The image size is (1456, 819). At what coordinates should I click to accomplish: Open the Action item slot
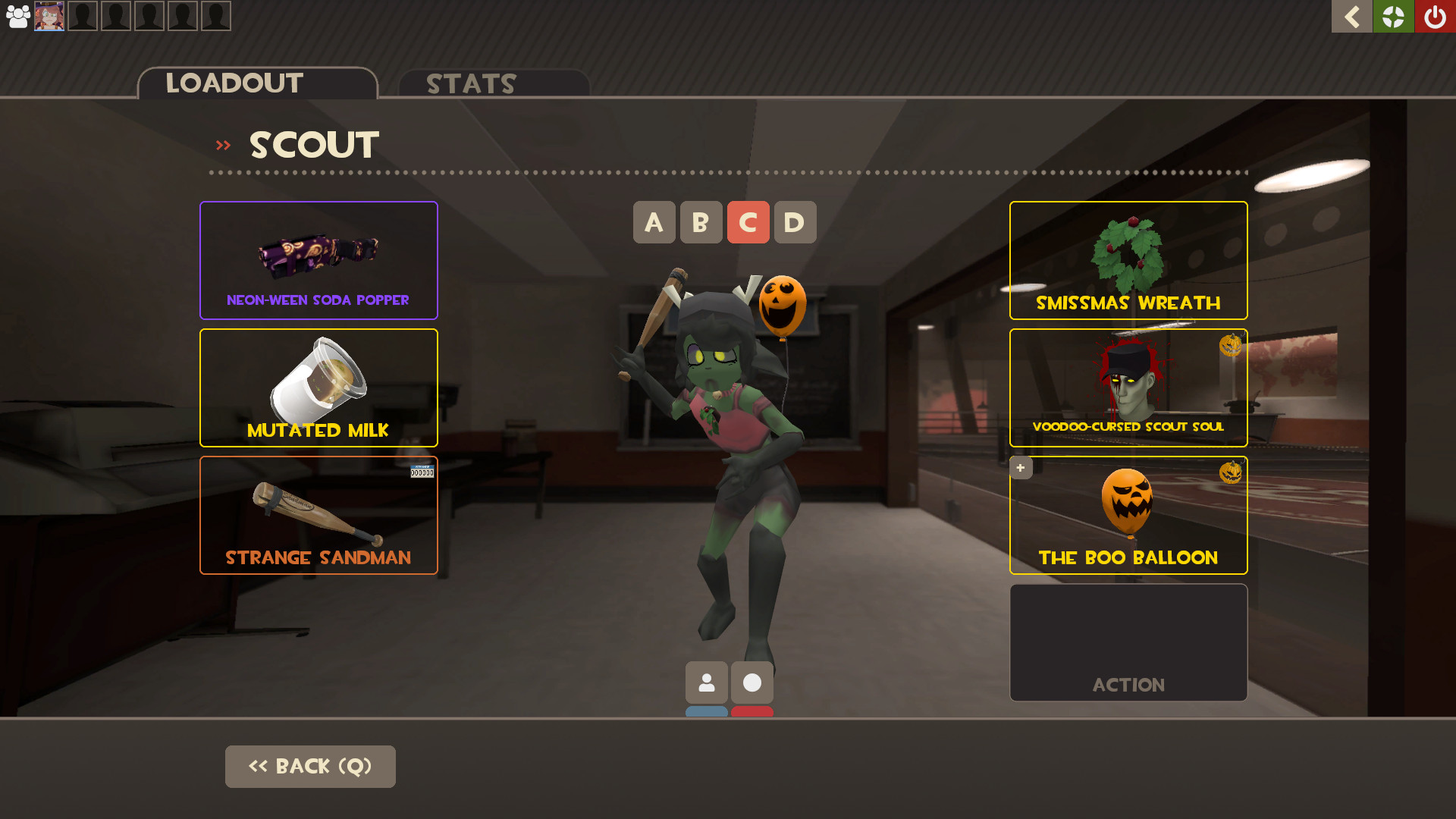1128,642
